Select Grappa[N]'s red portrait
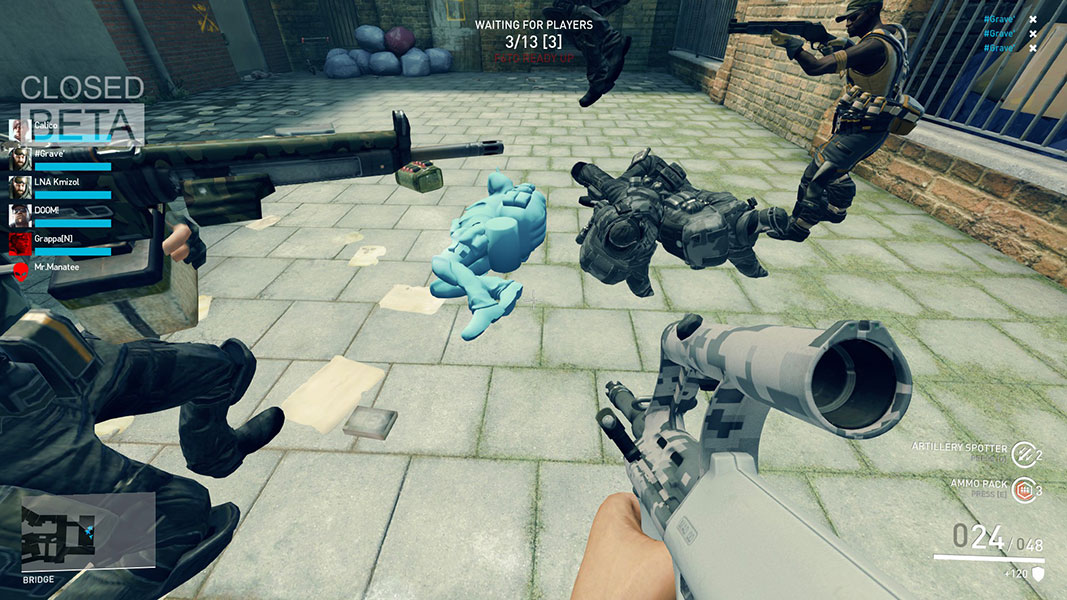 [20, 243]
